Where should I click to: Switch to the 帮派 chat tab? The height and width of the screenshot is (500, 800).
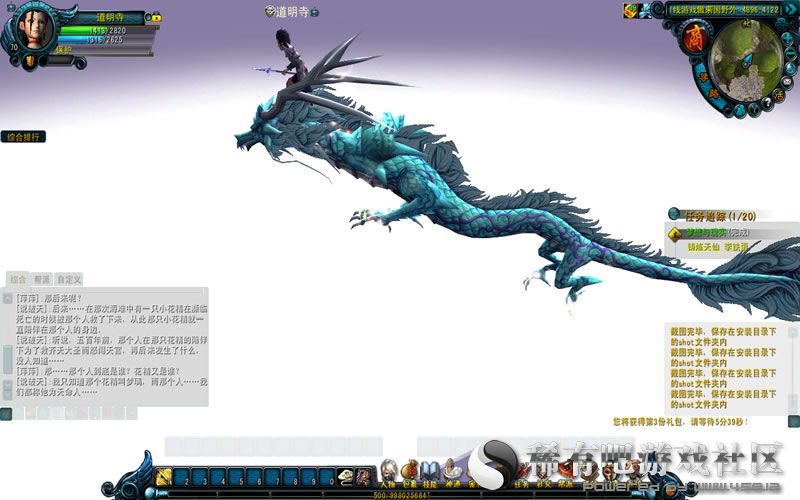pos(42,279)
